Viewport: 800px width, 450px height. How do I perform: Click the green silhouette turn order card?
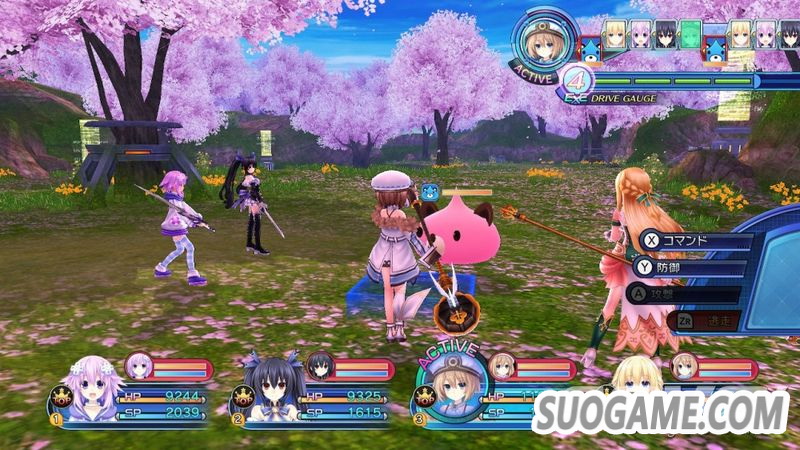(691, 35)
